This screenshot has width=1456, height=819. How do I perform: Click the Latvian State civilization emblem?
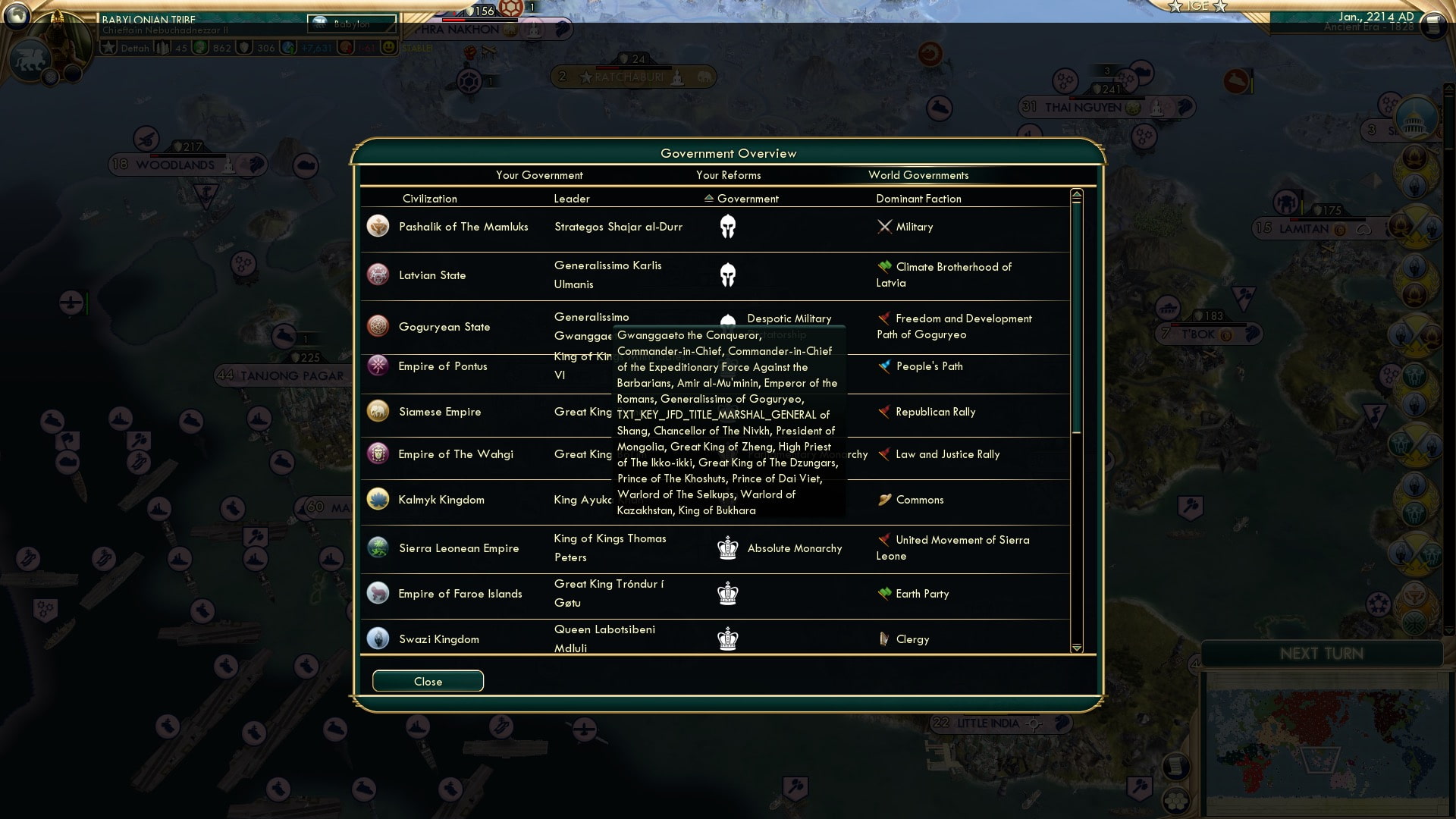pyautogui.click(x=378, y=275)
